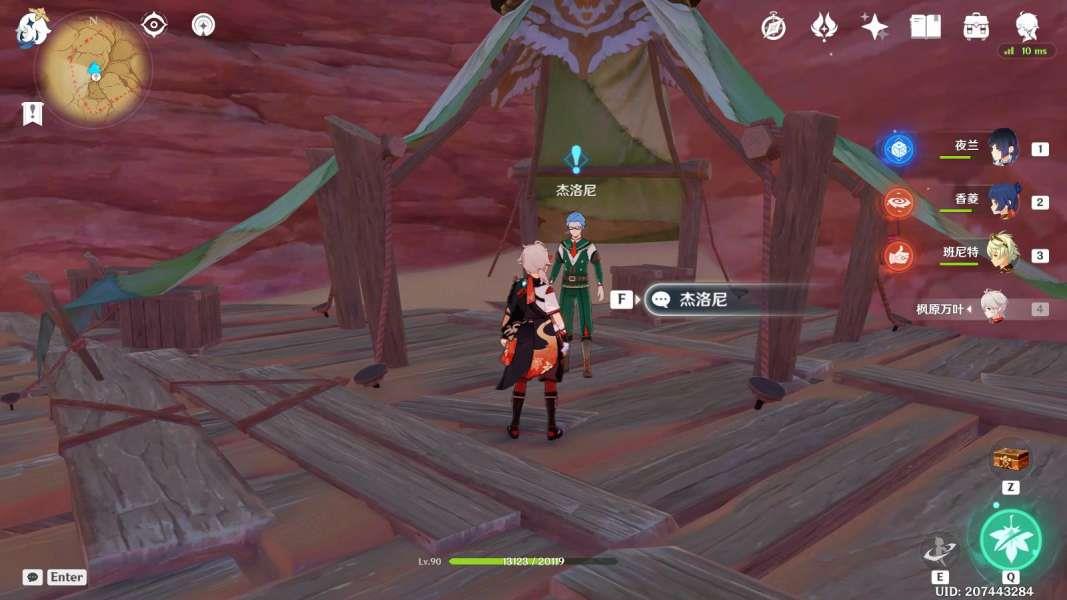The image size is (1067, 600).
Task: Open the adventurer handbook book icon
Action: click(x=925, y=27)
